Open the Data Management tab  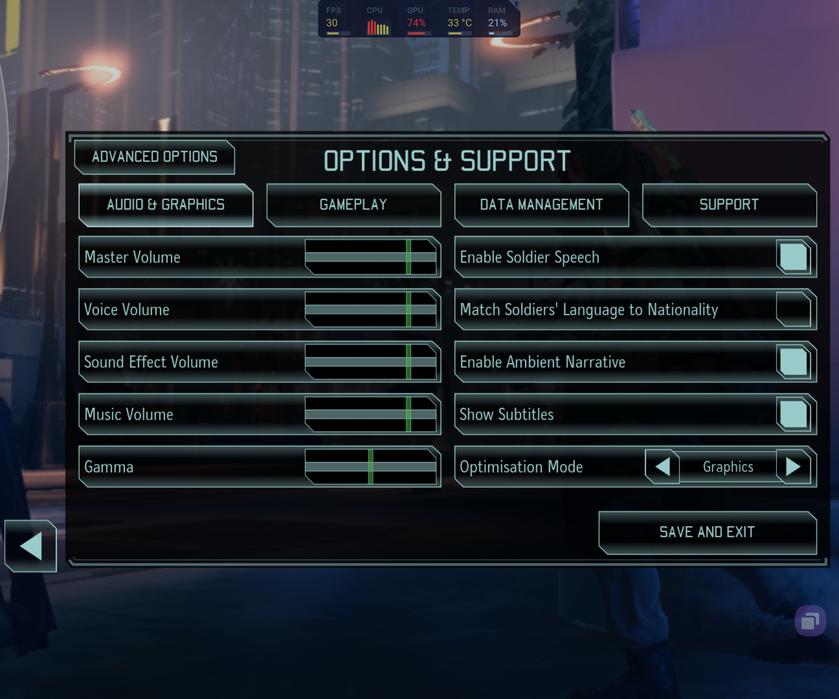[541, 205]
